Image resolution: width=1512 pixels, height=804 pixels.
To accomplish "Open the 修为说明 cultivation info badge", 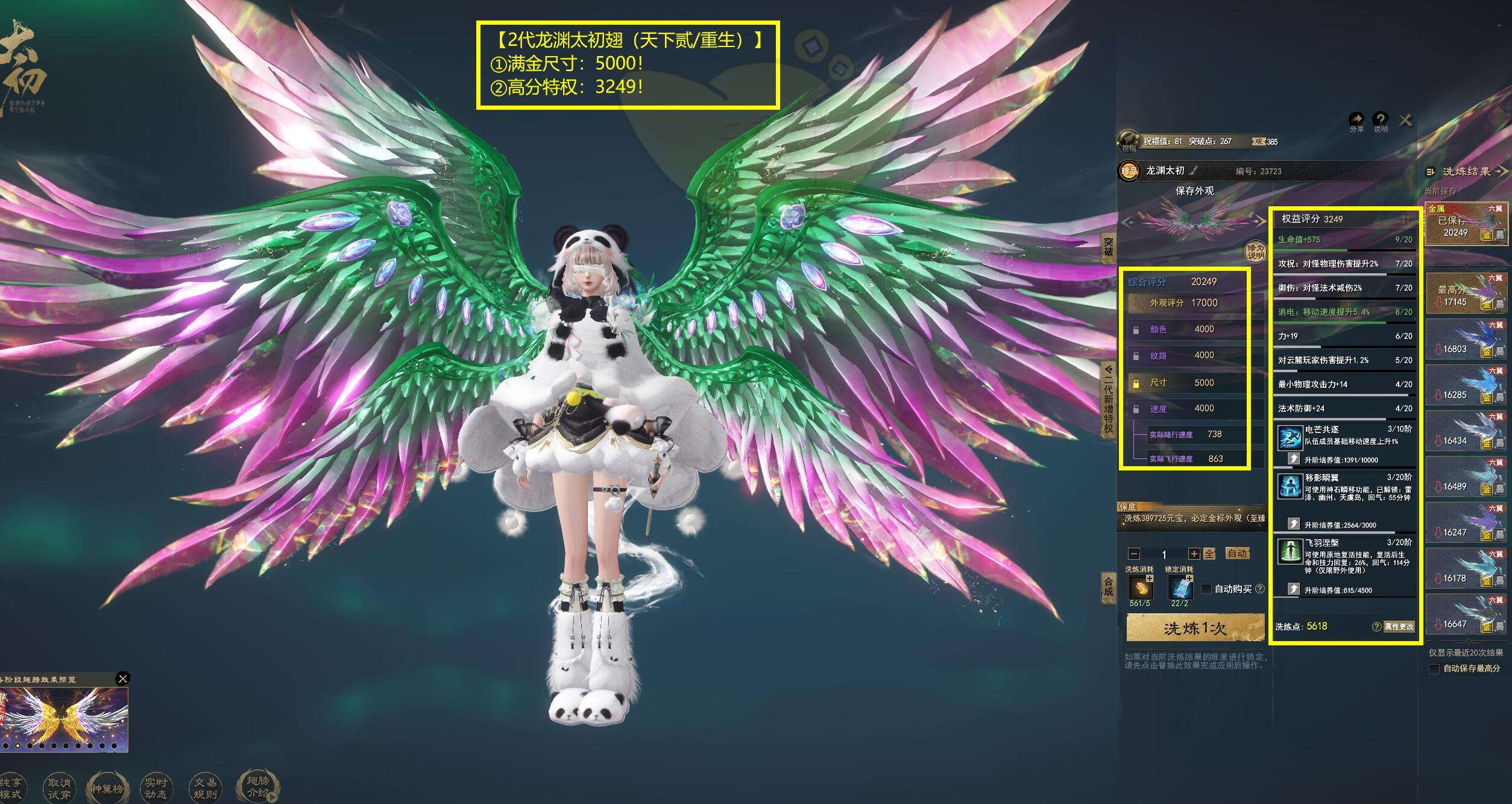I will (1255, 252).
